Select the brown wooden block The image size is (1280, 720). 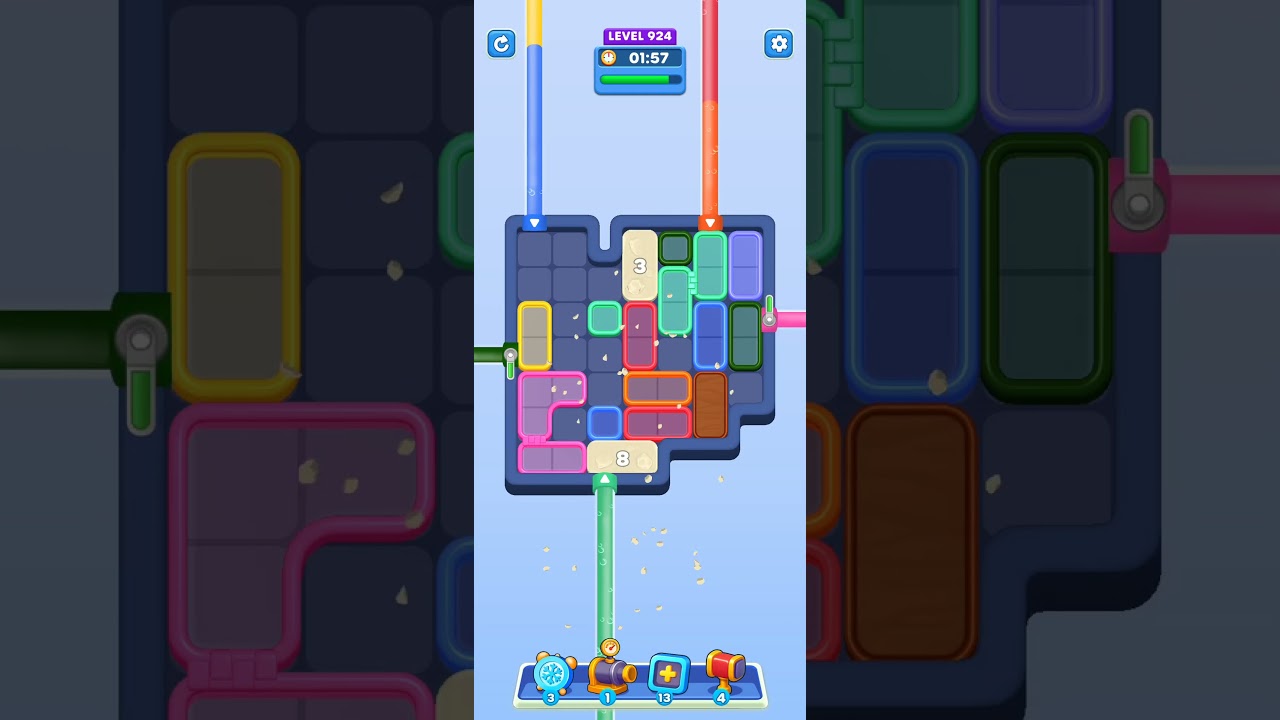(x=712, y=404)
